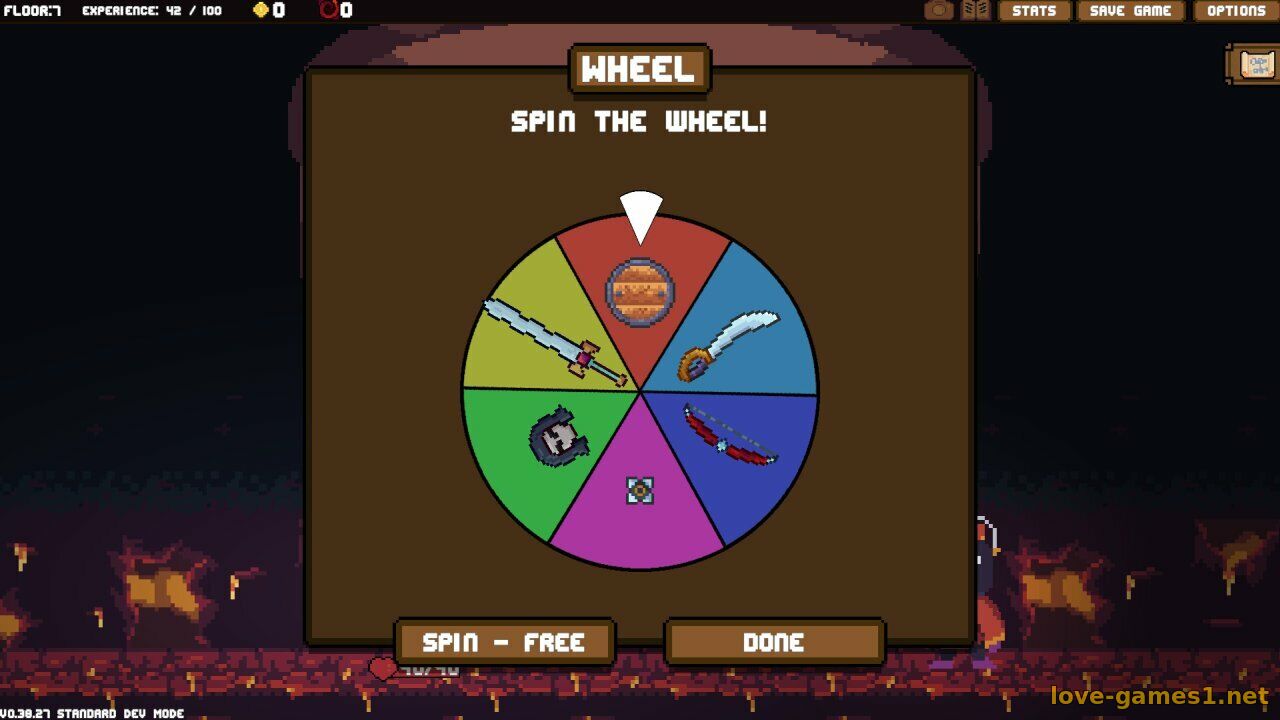Pick the red bow wheel segment
This screenshot has width=1280, height=720.
(731, 436)
